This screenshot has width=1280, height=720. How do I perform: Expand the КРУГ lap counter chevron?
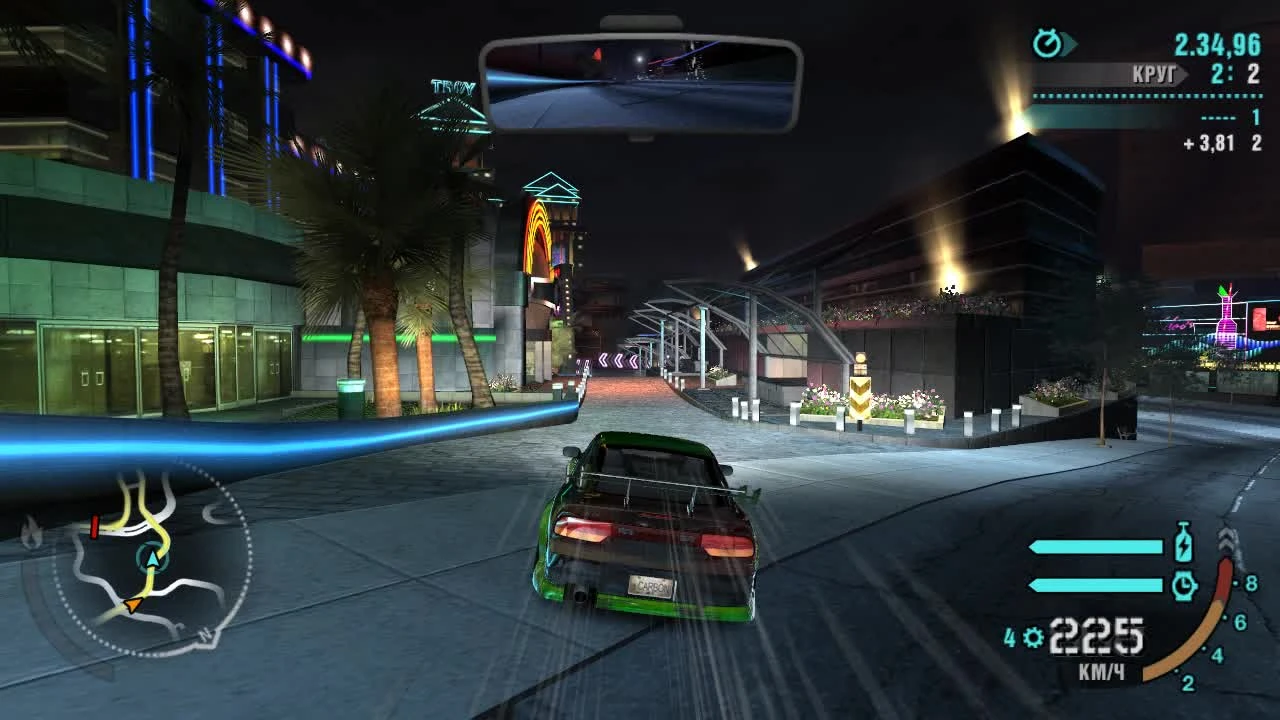[1182, 73]
